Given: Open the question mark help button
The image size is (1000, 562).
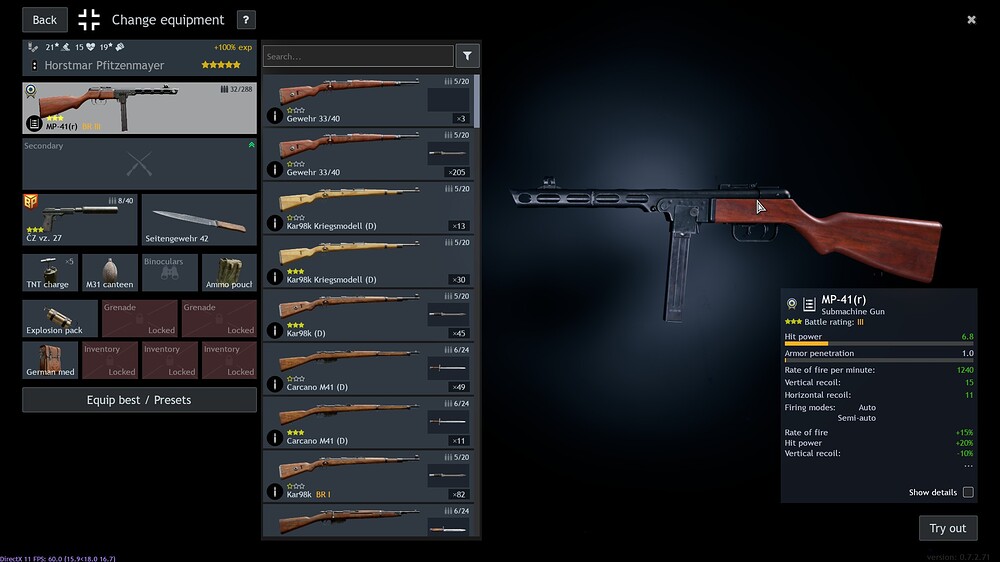Looking at the screenshot, I should [247, 20].
